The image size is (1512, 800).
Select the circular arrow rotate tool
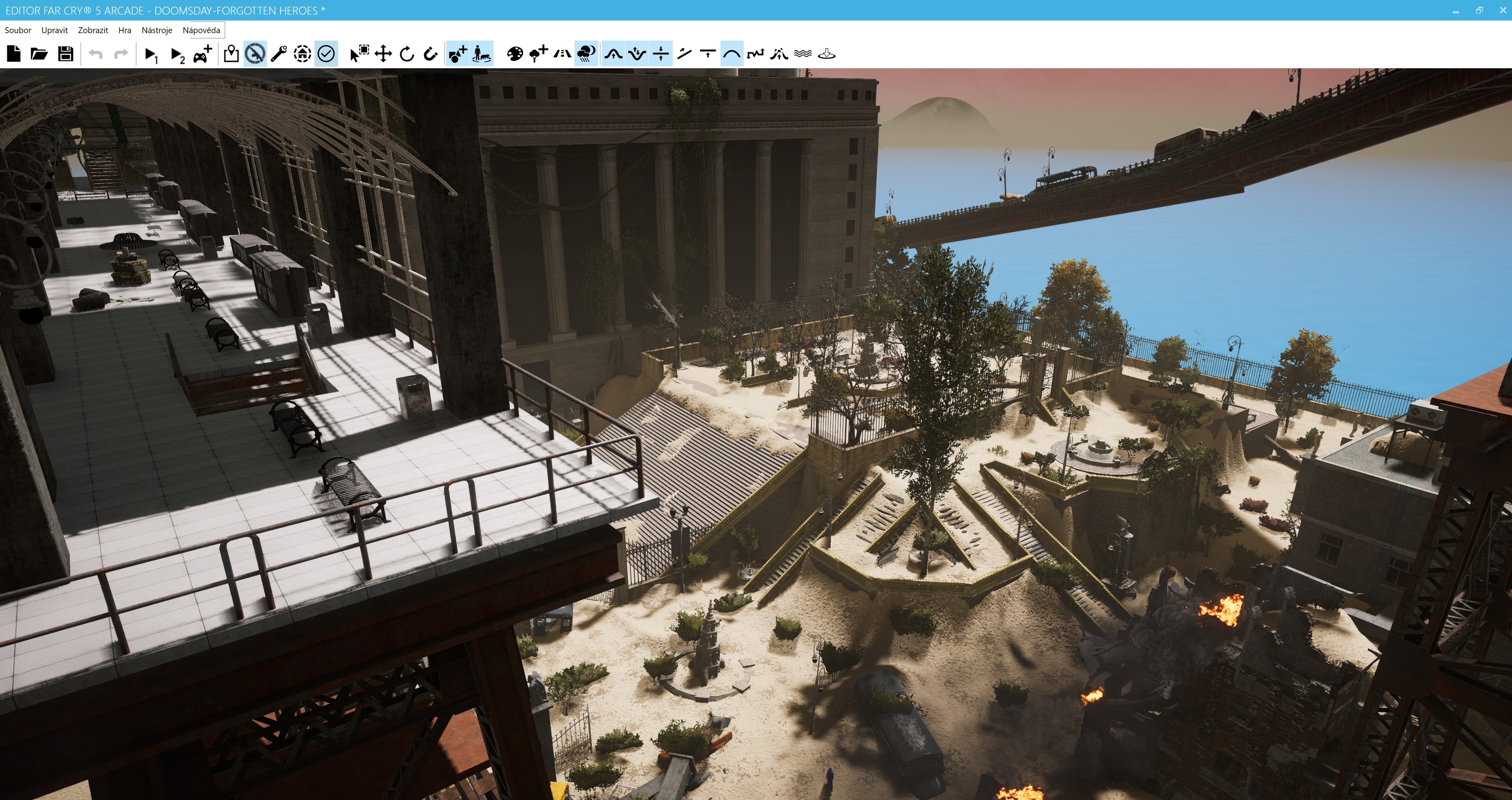coord(407,54)
